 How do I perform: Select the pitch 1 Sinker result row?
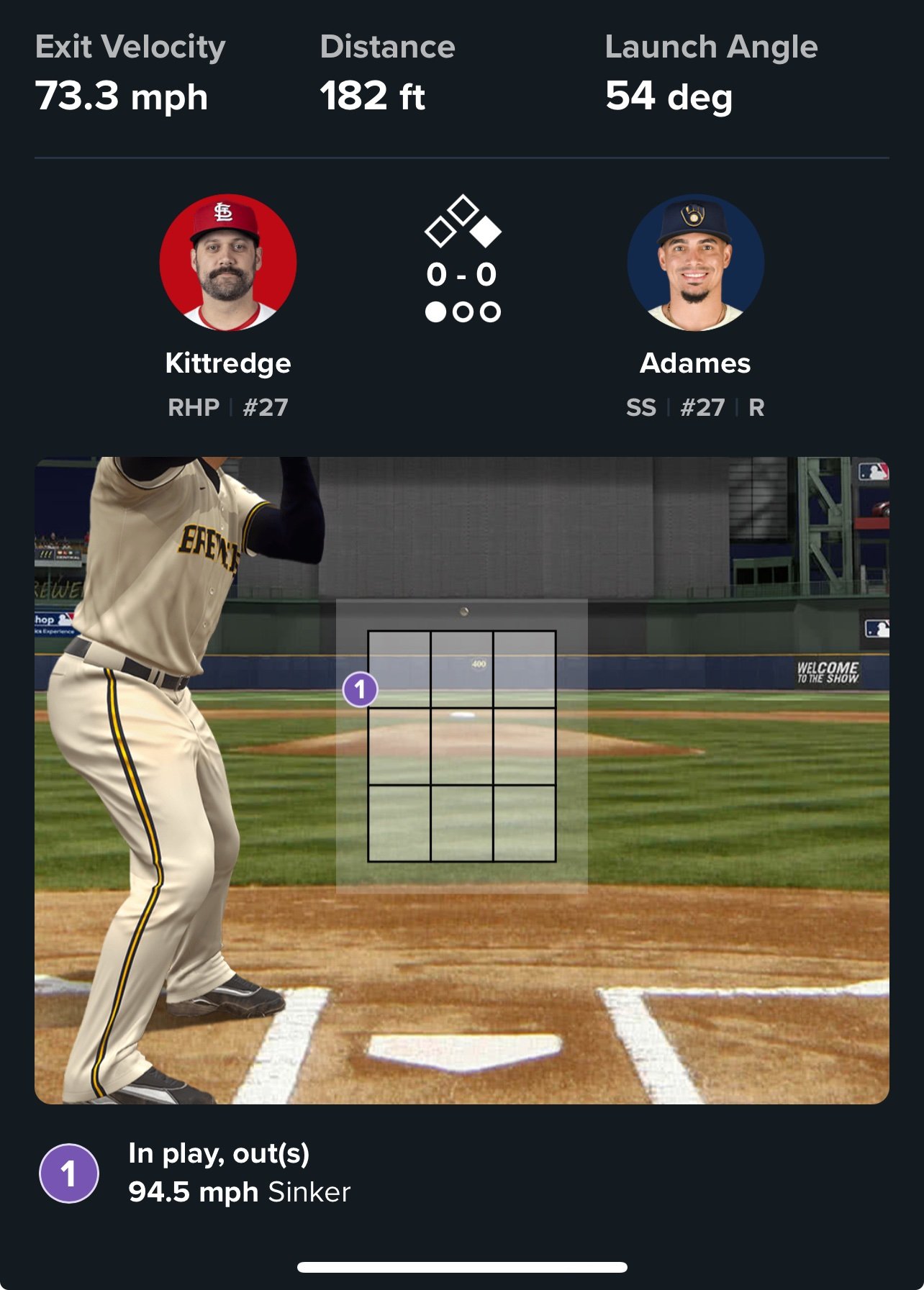(239, 1173)
